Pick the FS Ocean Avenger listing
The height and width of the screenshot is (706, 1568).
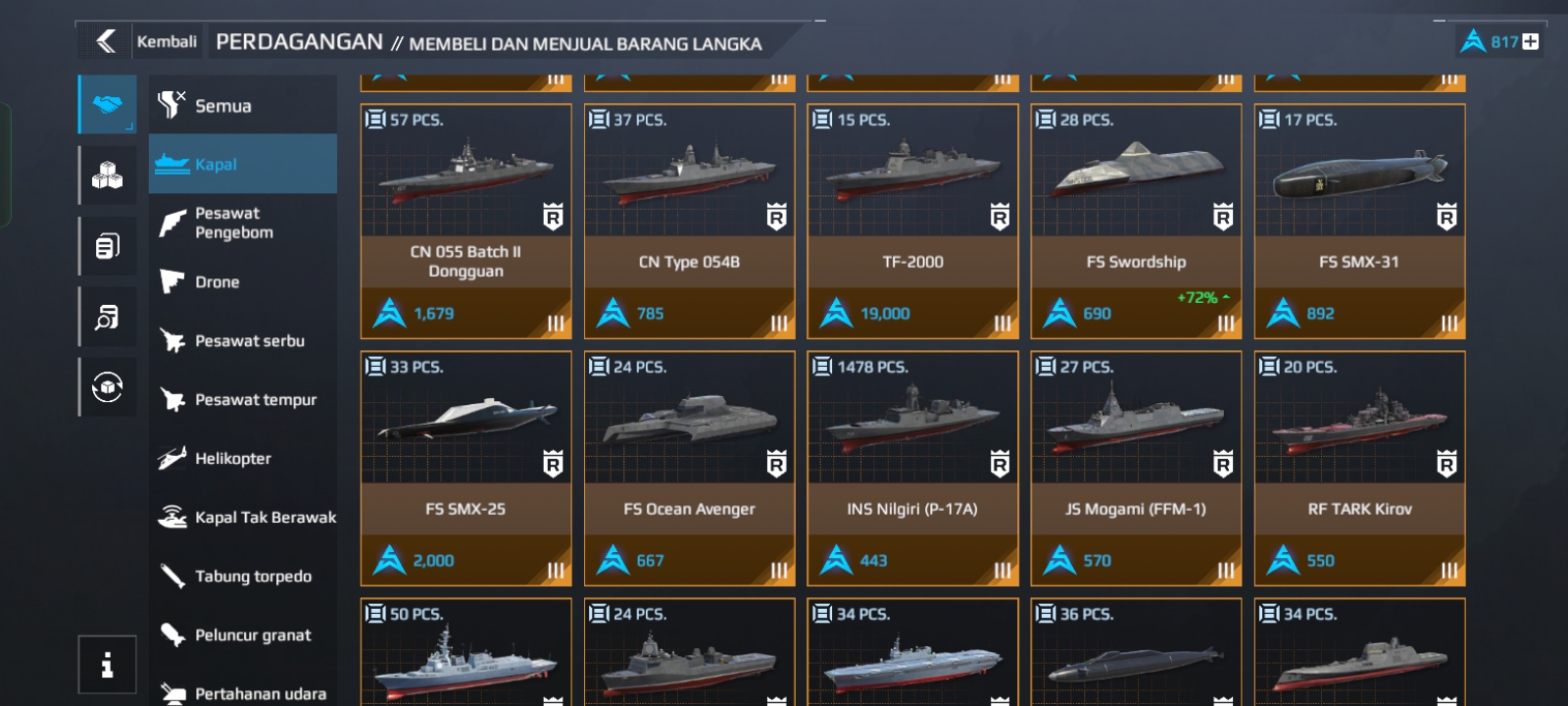click(689, 468)
